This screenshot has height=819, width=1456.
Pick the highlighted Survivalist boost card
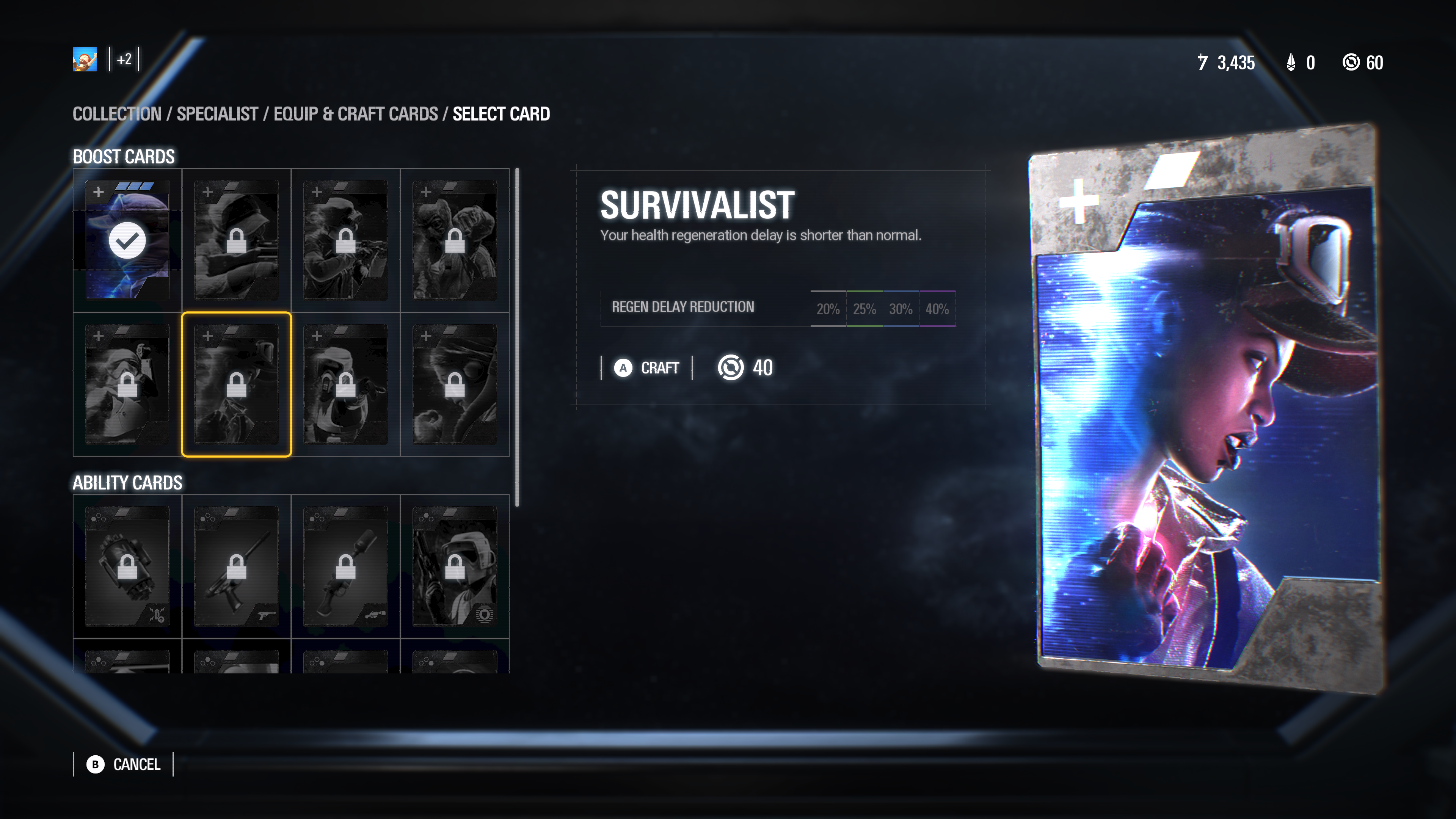[x=236, y=384]
